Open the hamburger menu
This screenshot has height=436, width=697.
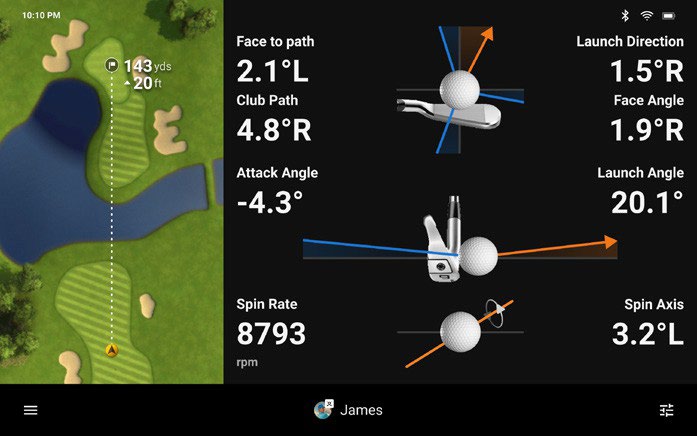click(x=31, y=410)
